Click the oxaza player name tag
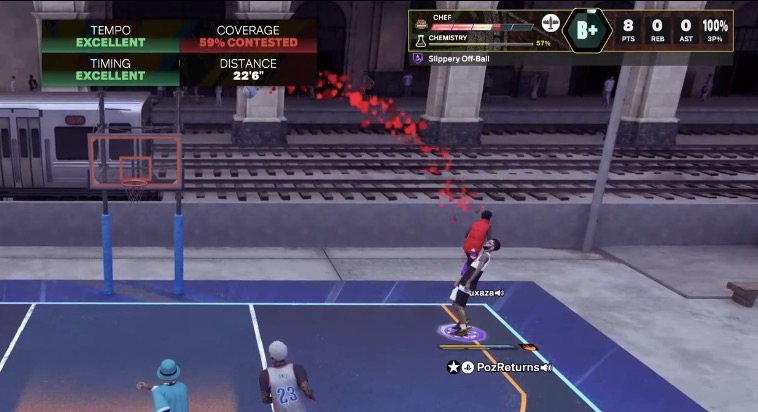The width and height of the screenshot is (758, 412). pos(483,293)
